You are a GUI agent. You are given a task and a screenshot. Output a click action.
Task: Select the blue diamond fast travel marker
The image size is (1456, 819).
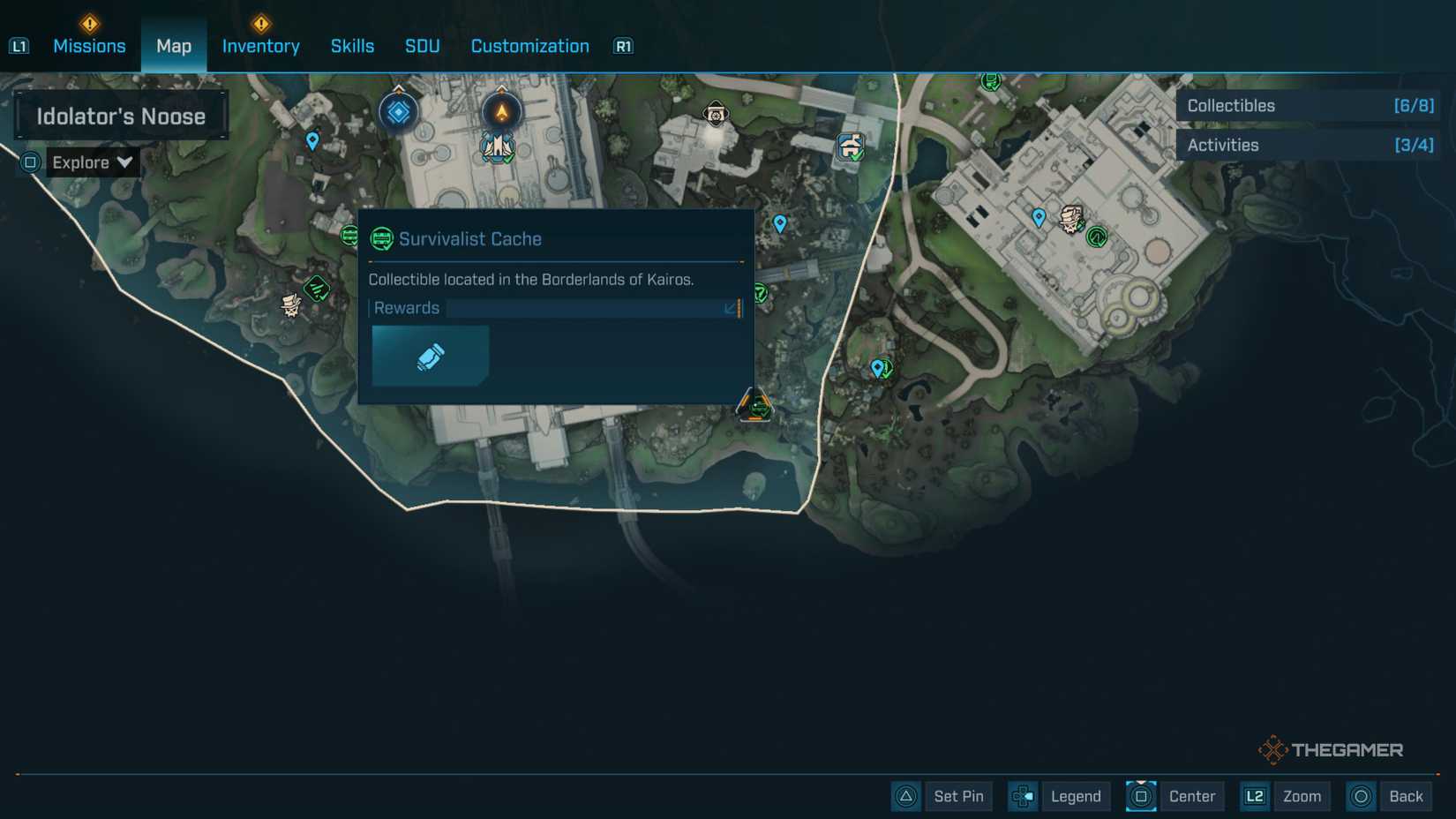398,112
